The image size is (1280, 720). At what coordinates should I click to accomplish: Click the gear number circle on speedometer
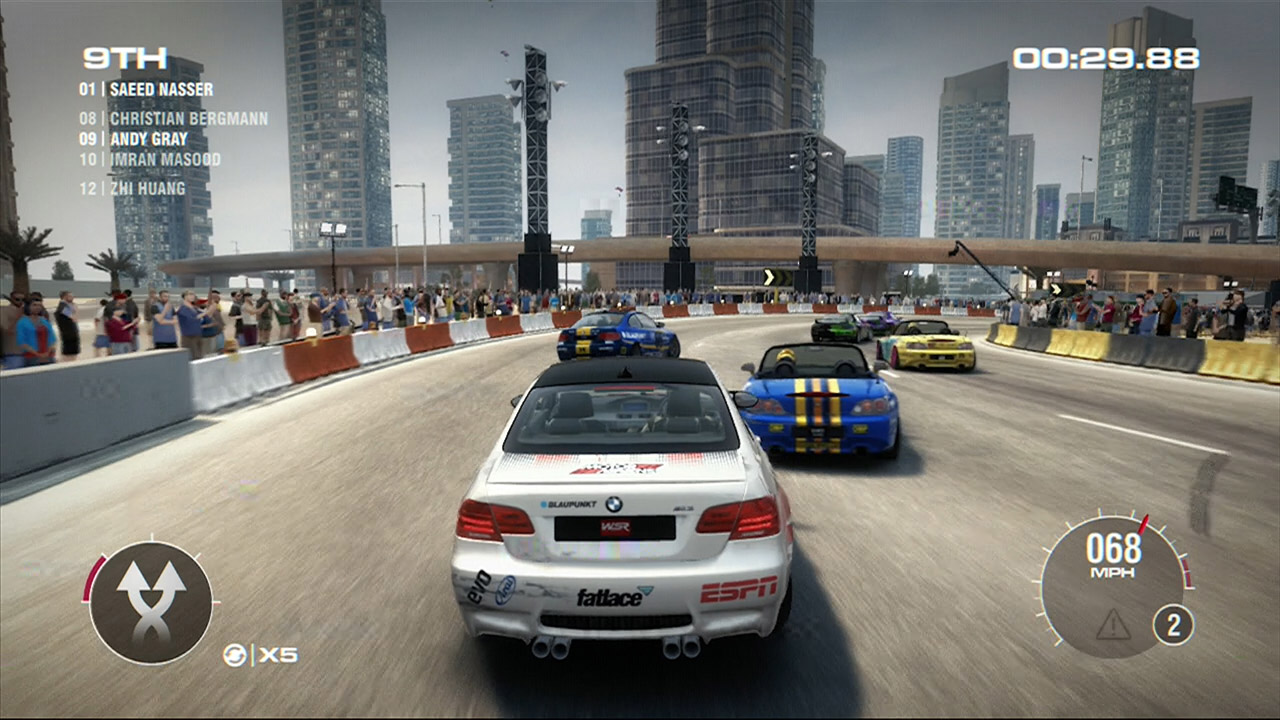1173,625
